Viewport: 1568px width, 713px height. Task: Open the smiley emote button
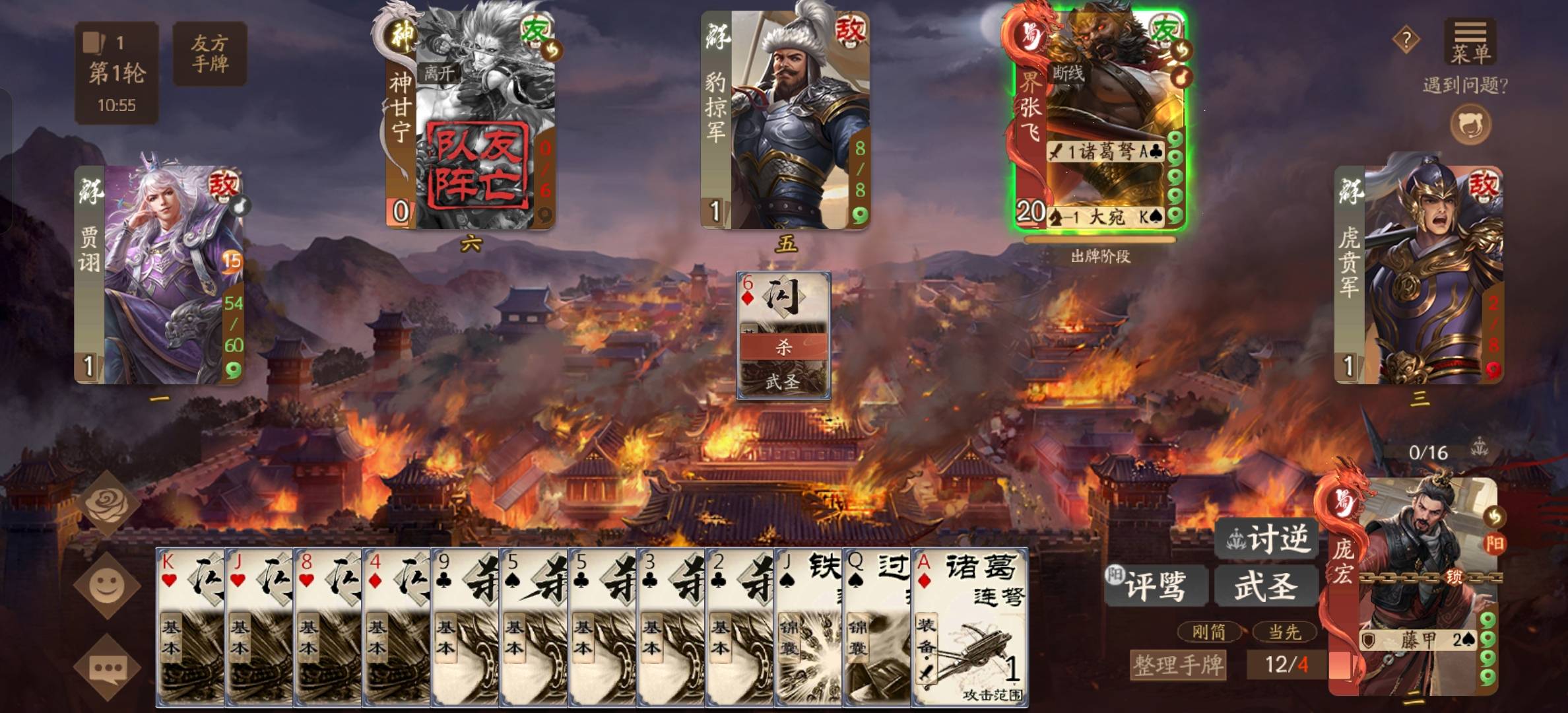click(107, 586)
